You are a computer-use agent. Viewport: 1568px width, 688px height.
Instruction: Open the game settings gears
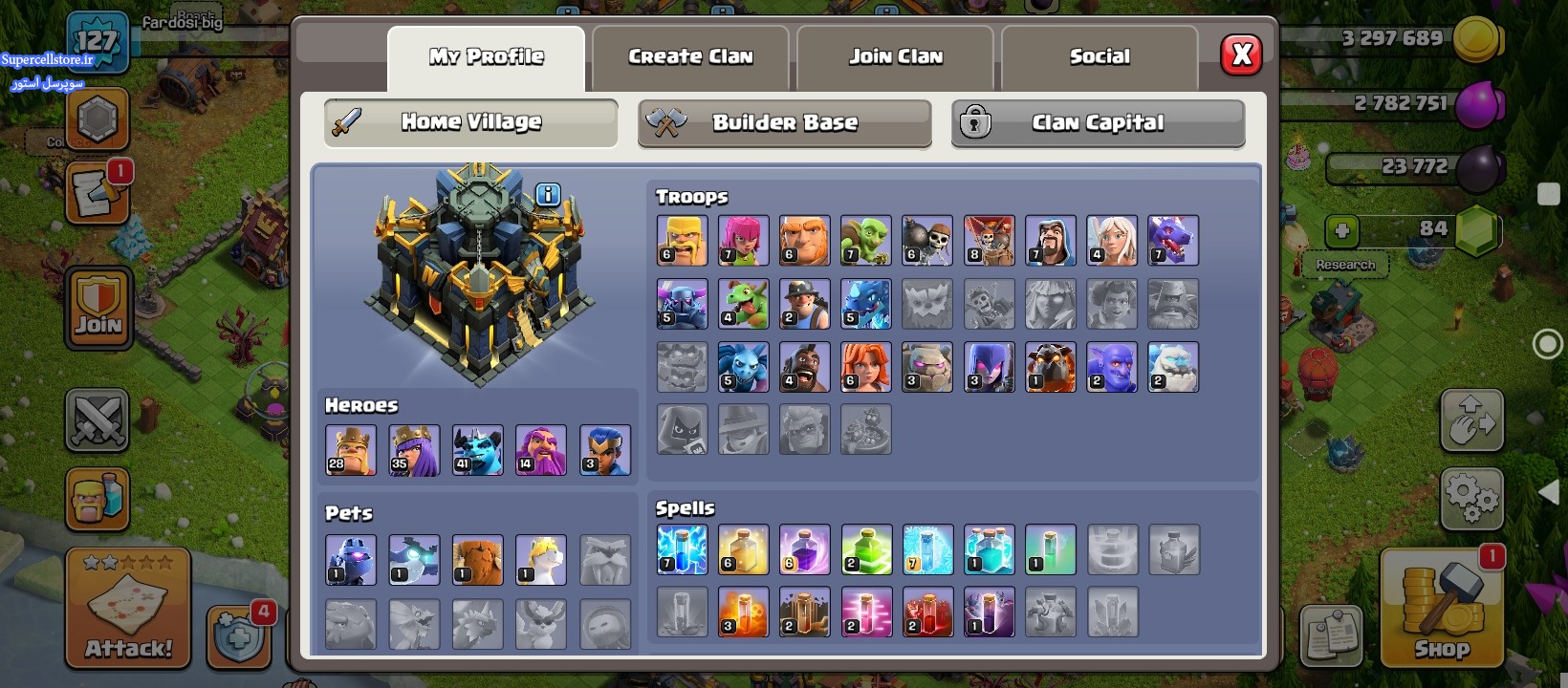pyautogui.click(x=1471, y=498)
